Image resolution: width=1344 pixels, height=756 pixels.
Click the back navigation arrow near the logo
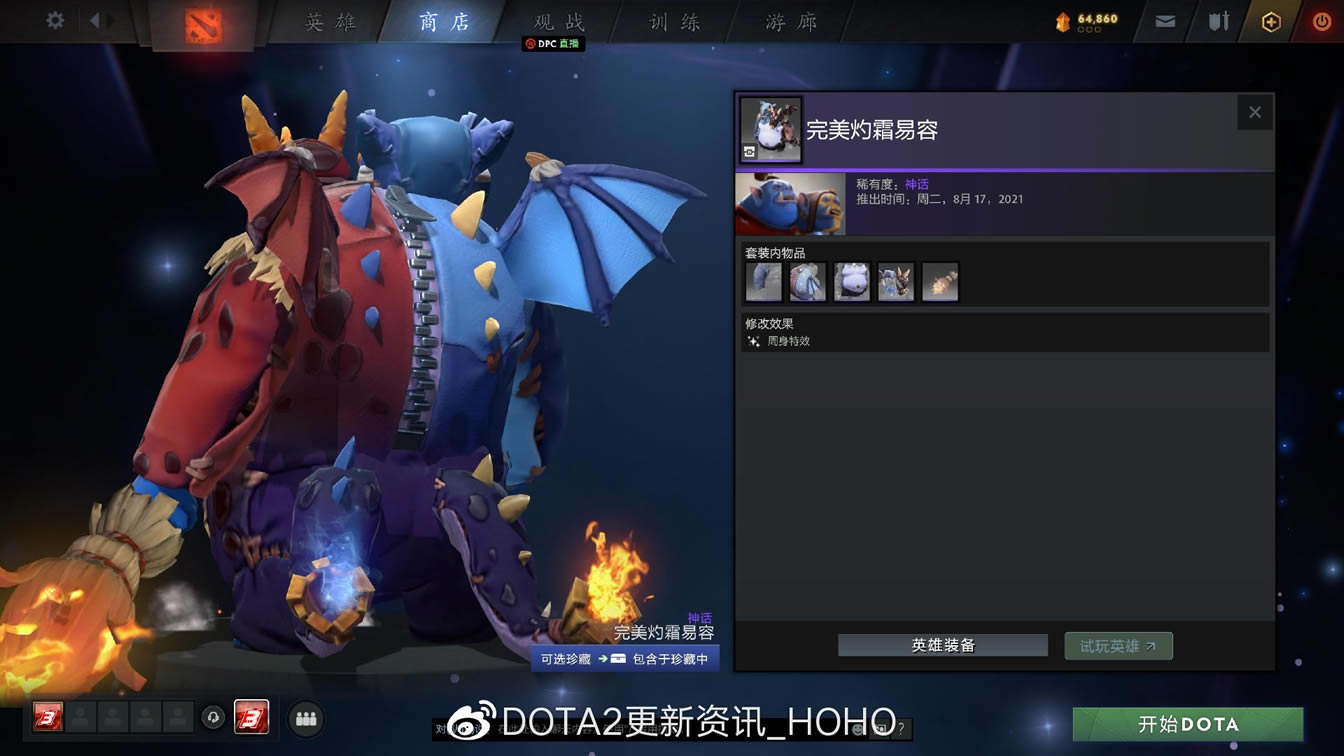[x=96, y=18]
